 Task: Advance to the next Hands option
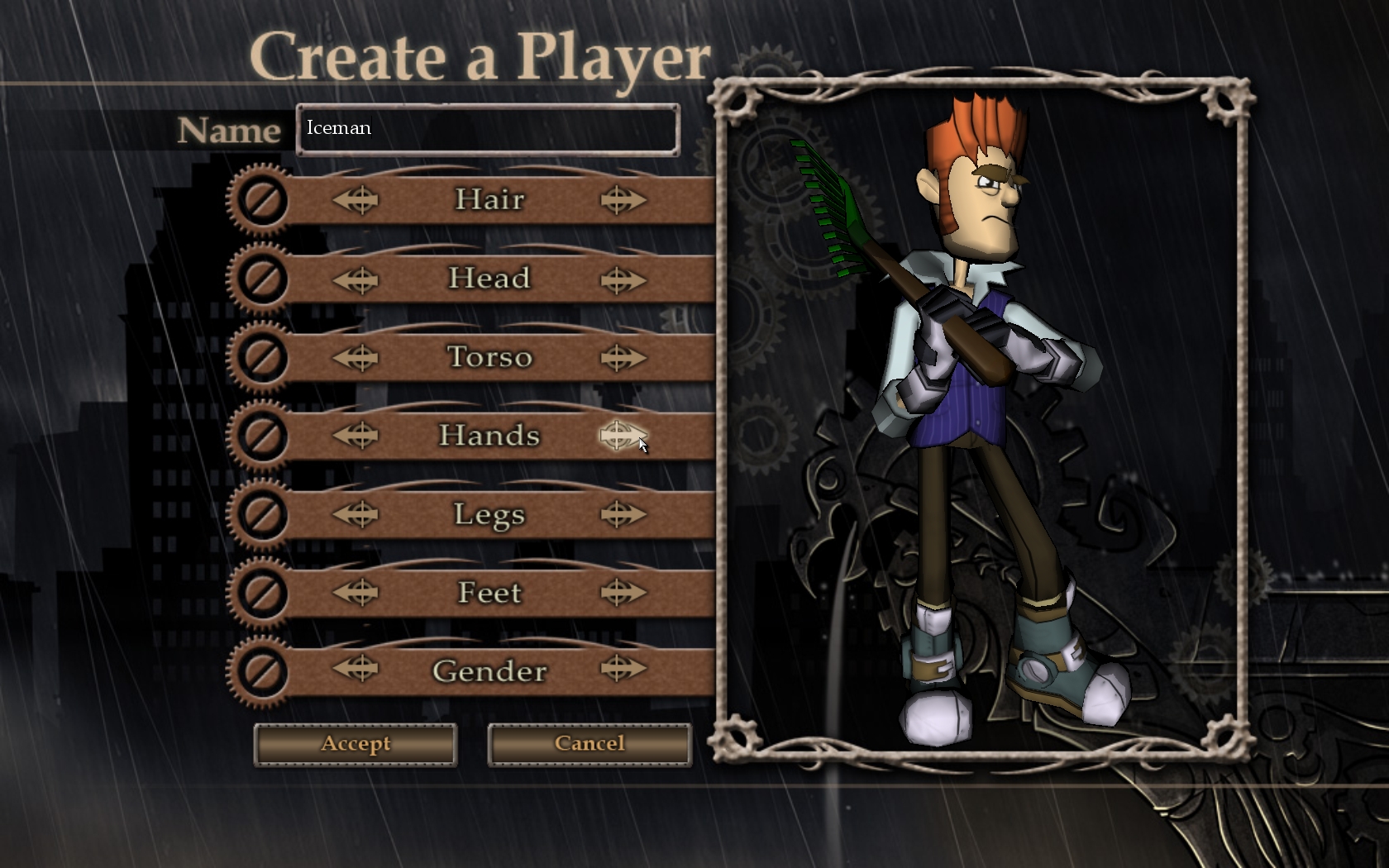coord(622,436)
